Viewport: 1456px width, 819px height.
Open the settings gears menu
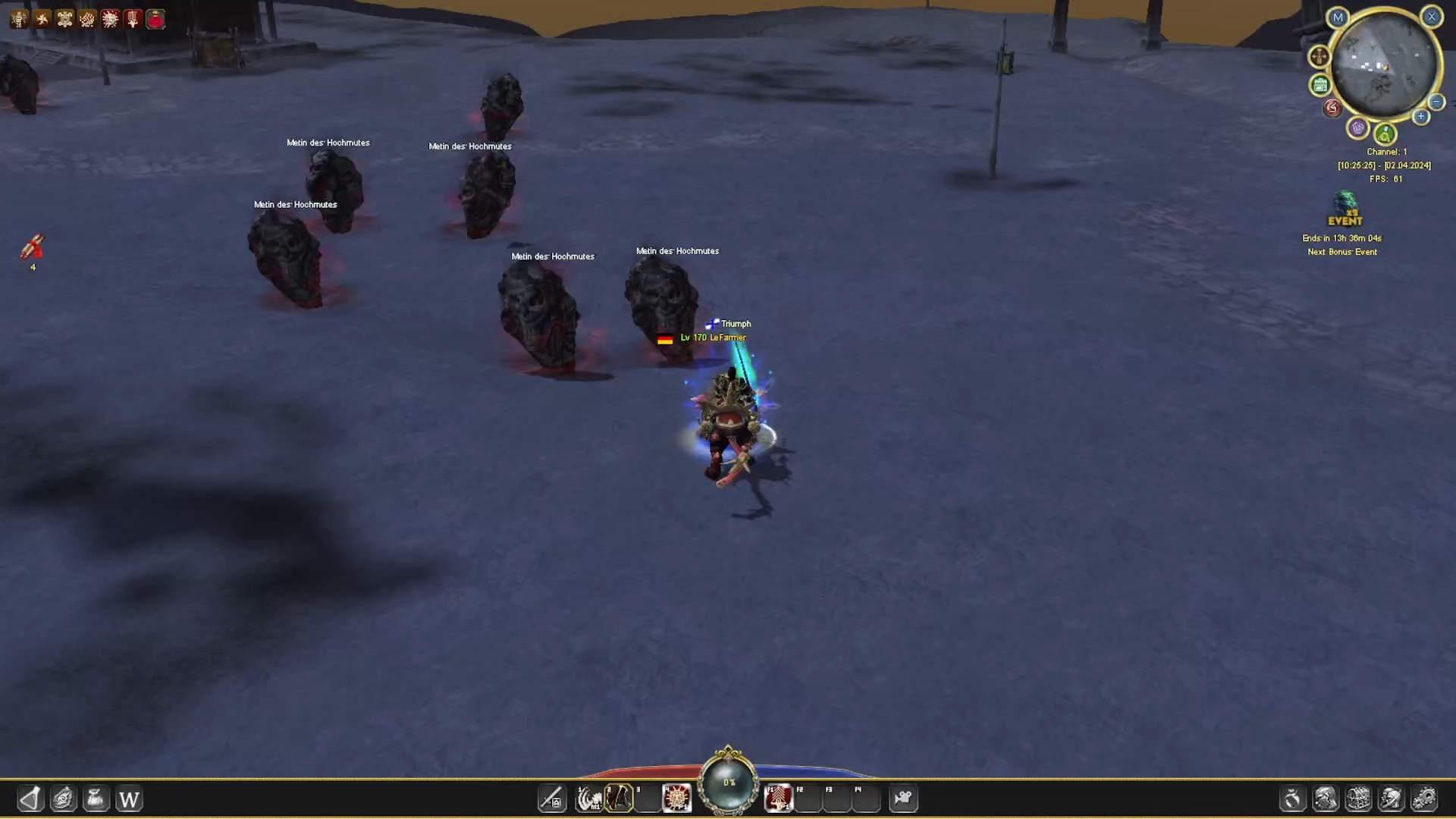(x=1424, y=799)
